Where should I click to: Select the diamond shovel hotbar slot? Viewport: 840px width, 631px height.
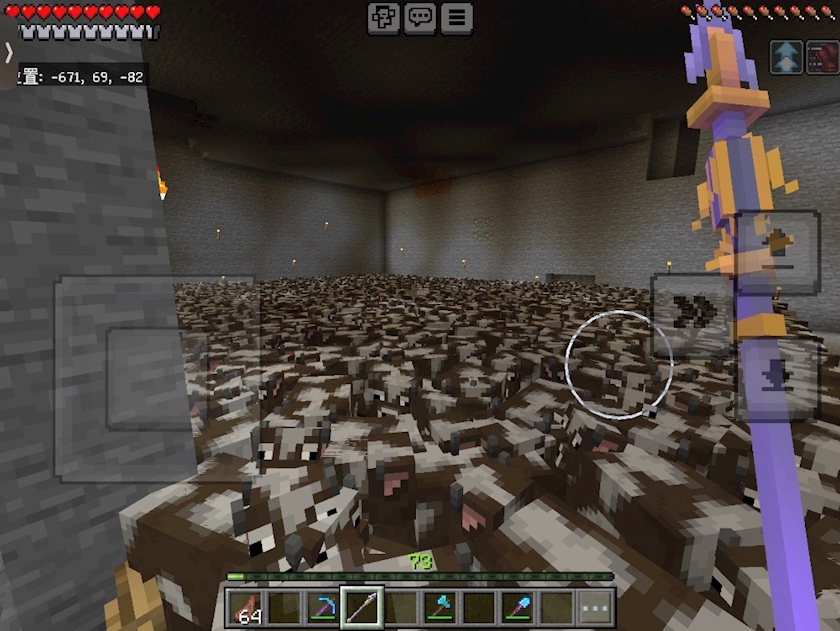point(518,607)
